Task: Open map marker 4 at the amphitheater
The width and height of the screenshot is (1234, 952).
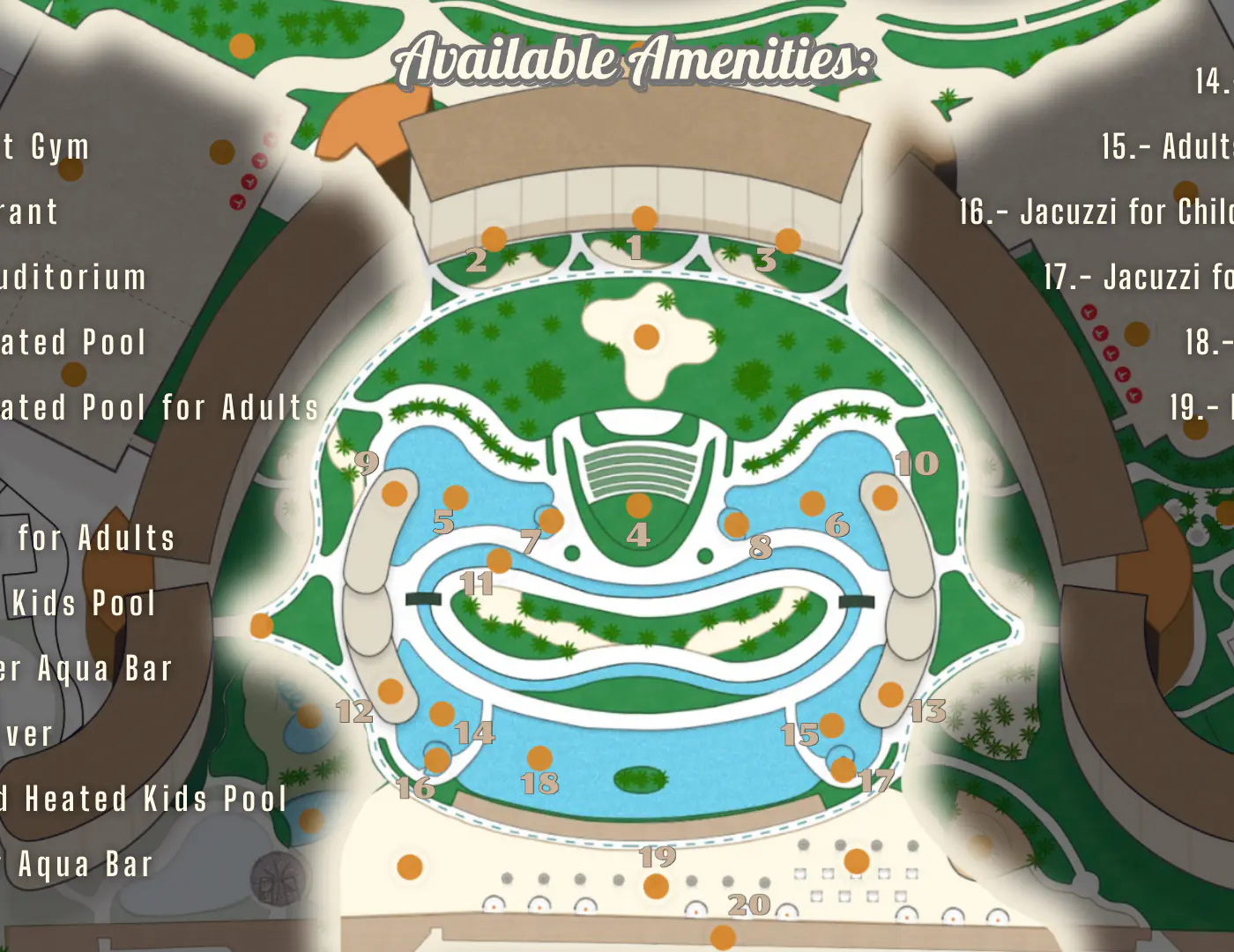Action: (x=638, y=506)
